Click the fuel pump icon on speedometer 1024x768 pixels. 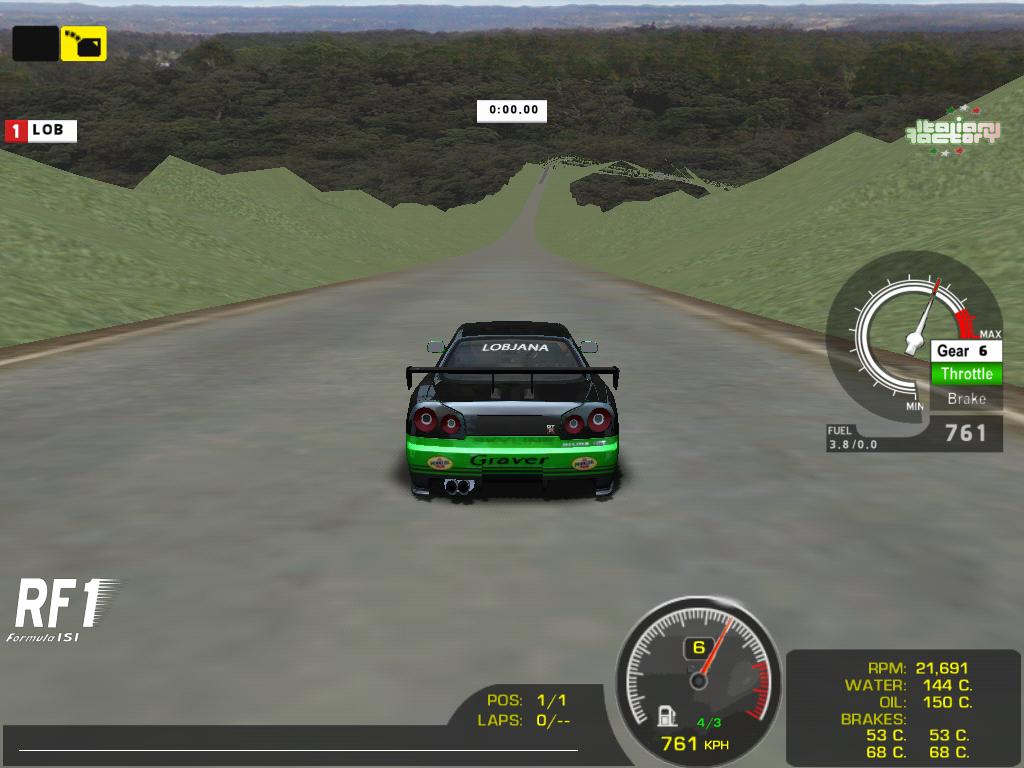(x=667, y=716)
